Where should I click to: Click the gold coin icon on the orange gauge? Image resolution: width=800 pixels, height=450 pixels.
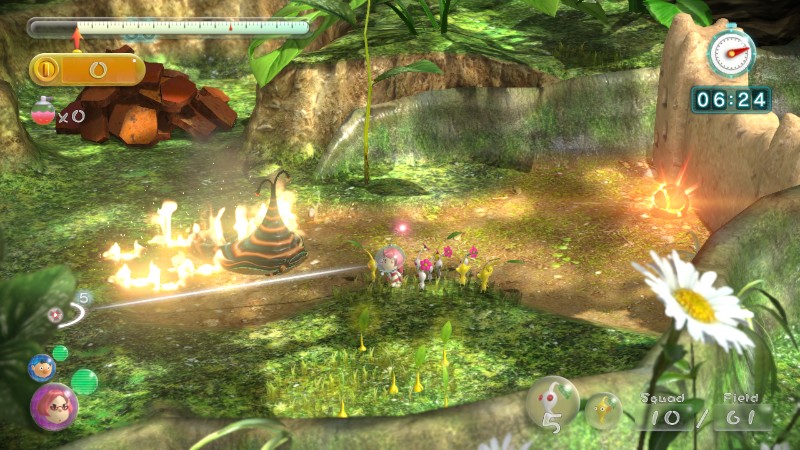pyautogui.click(x=47, y=70)
